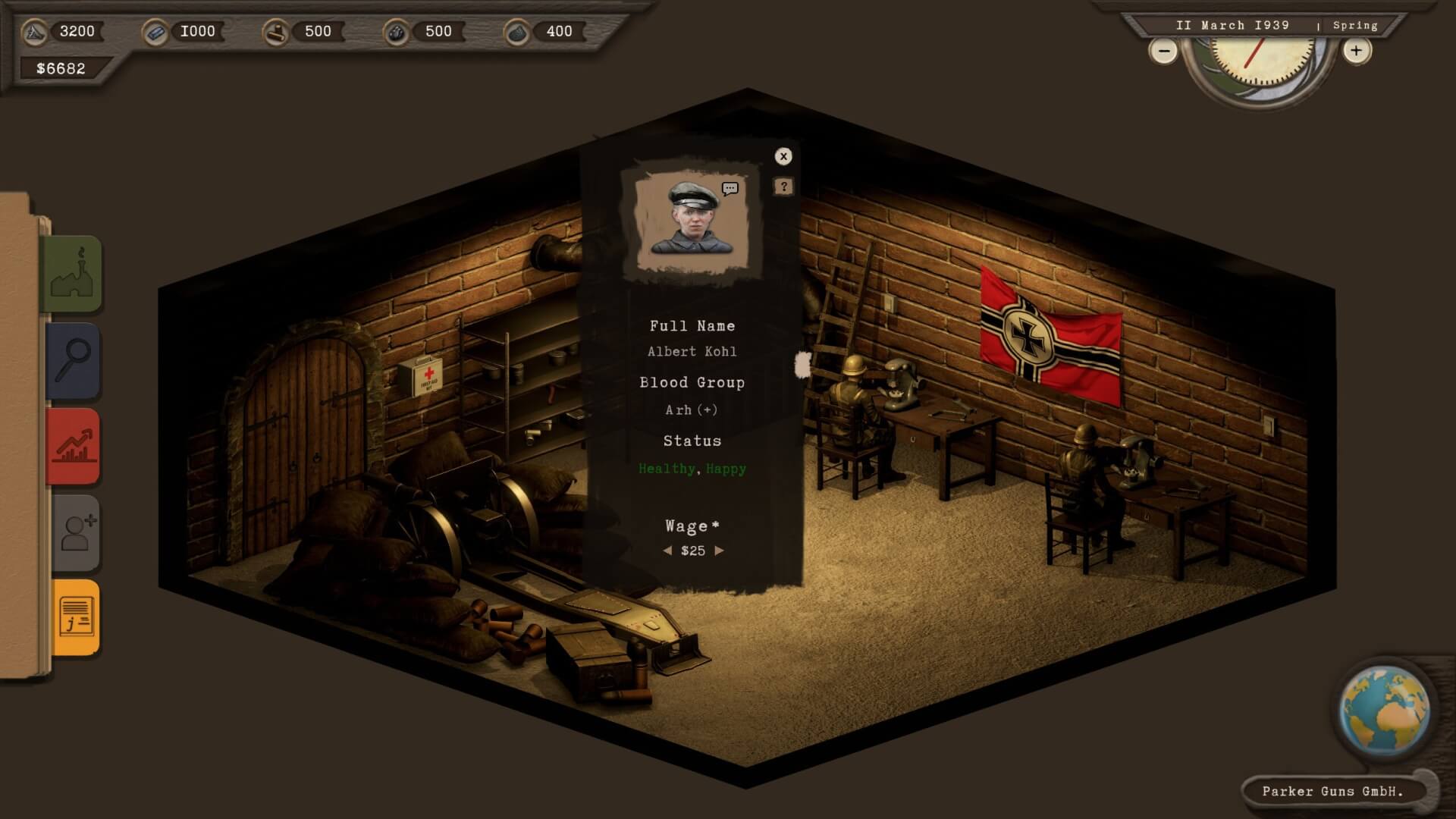The width and height of the screenshot is (1456, 819).
Task: Open the red statistics chart tab
Action: 74,446
